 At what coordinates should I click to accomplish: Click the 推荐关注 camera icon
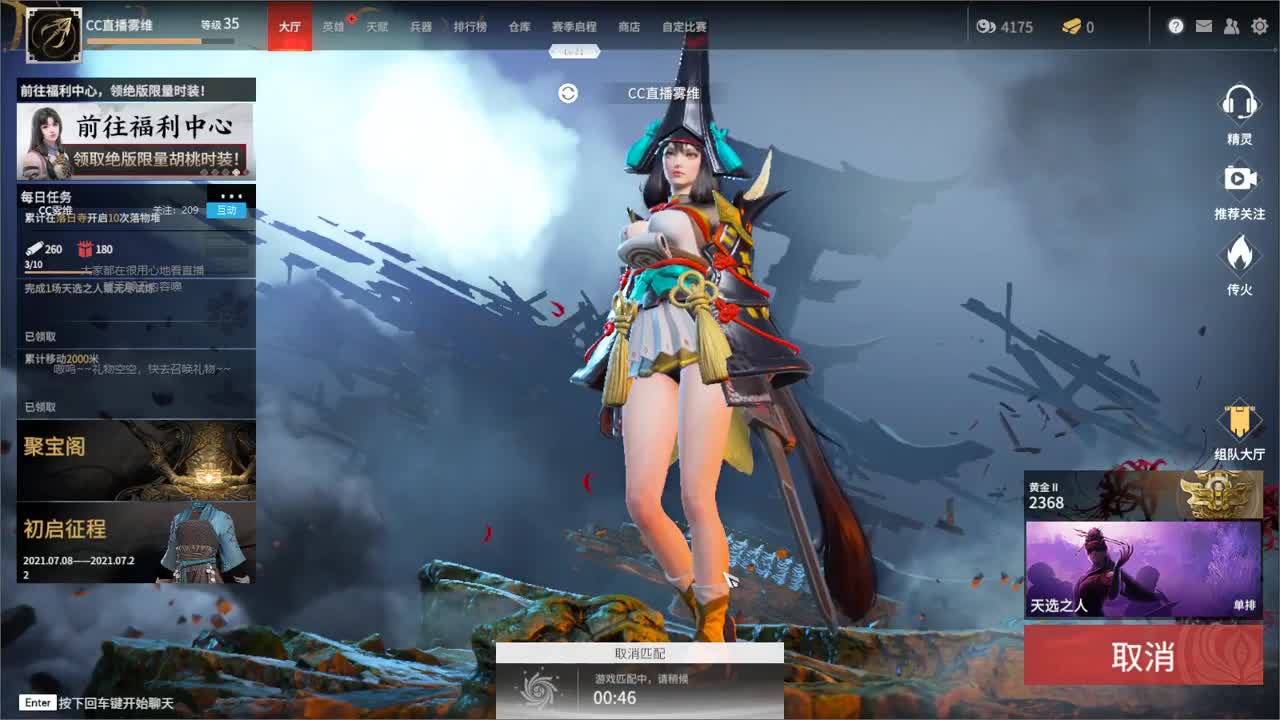pyautogui.click(x=1241, y=178)
